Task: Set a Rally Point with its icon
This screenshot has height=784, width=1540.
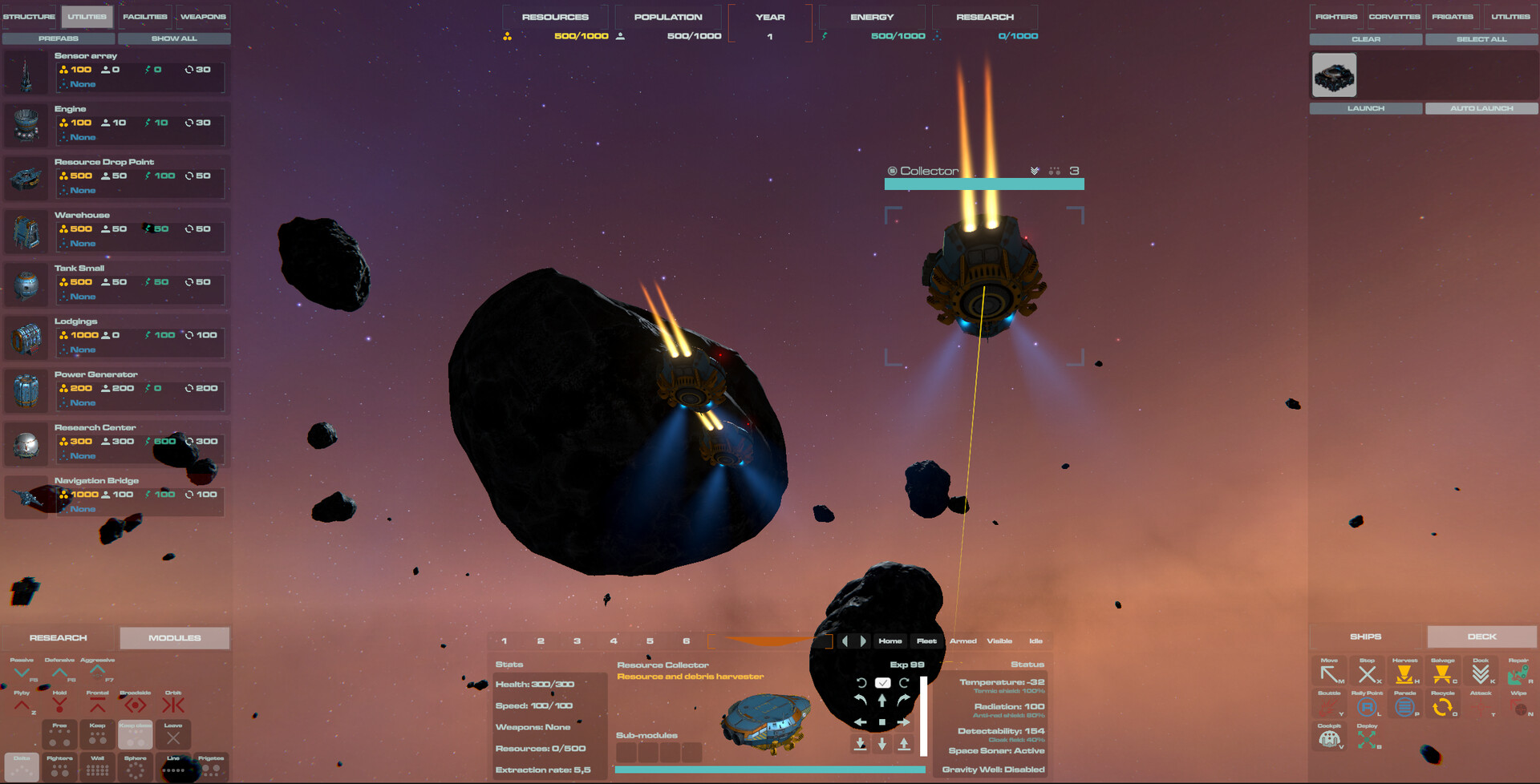Action: tap(1367, 705)
